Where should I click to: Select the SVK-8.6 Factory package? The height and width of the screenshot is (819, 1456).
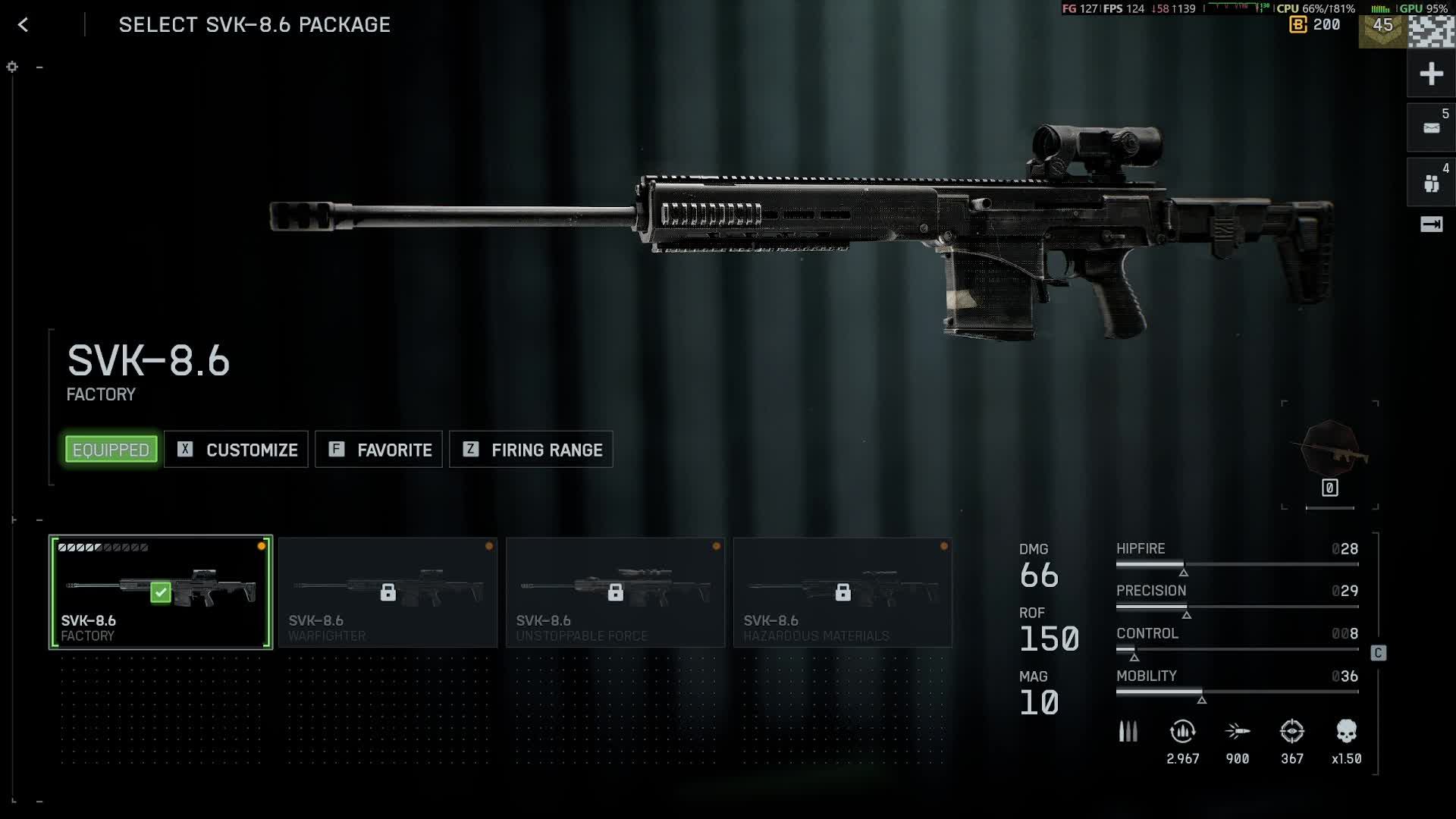pos(161,592)
